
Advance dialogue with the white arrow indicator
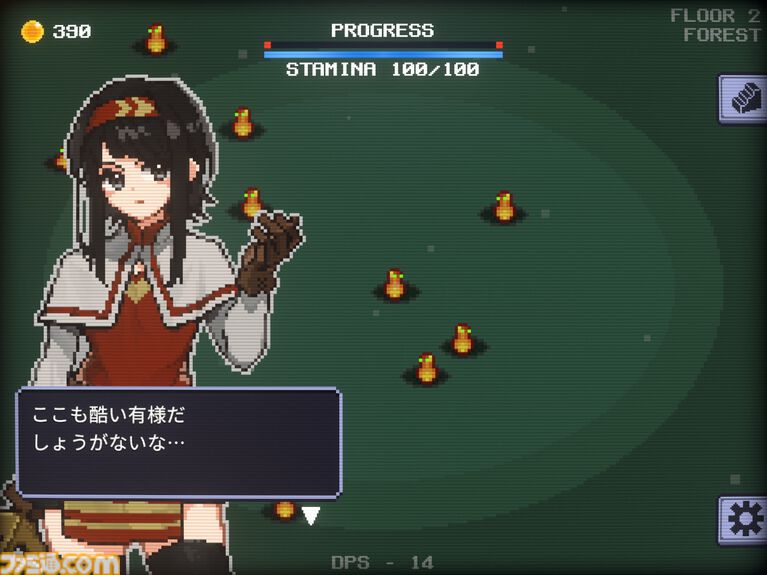(x=311, y=516)
